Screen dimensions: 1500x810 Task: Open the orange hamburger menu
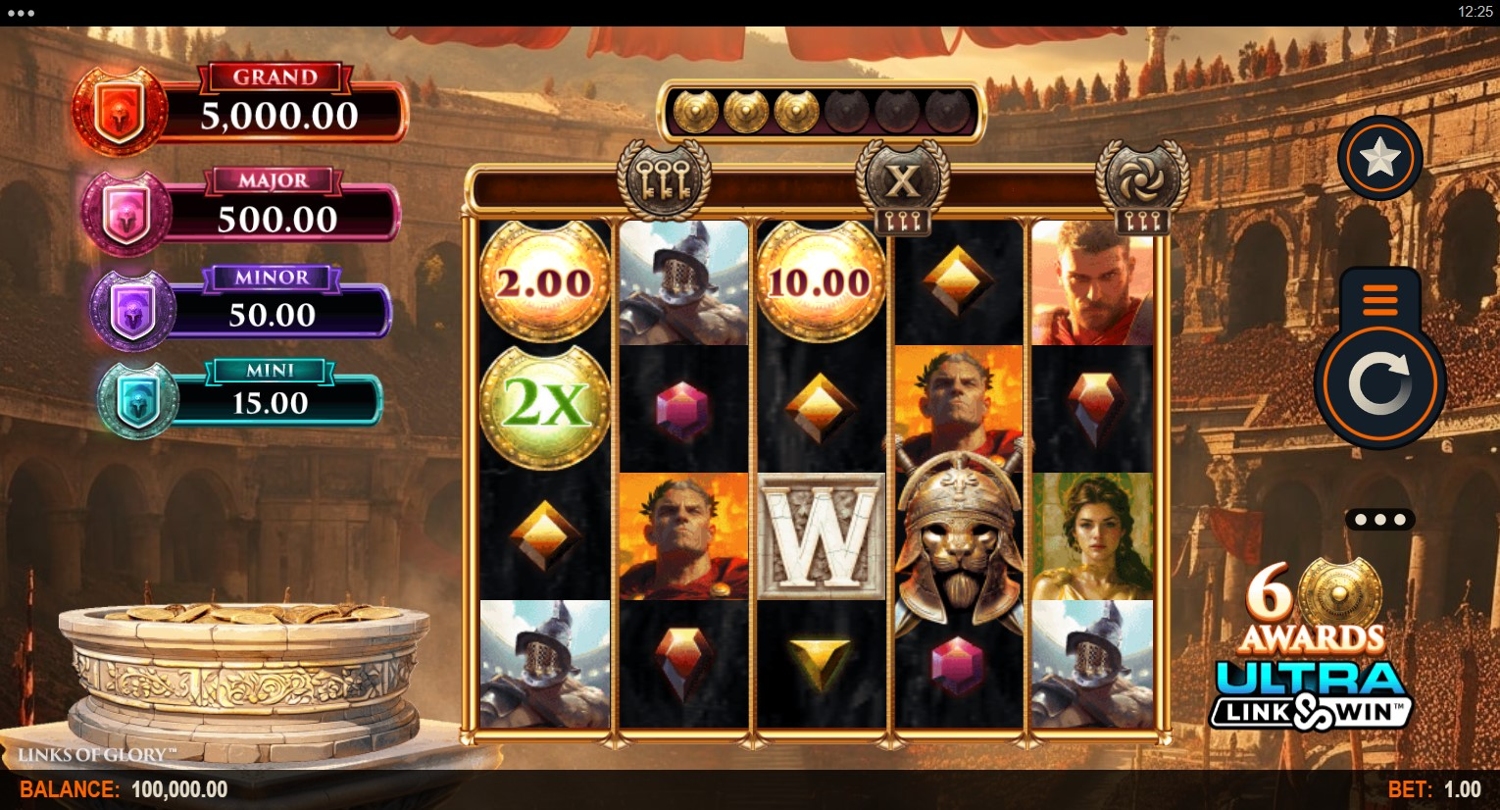1380,298
